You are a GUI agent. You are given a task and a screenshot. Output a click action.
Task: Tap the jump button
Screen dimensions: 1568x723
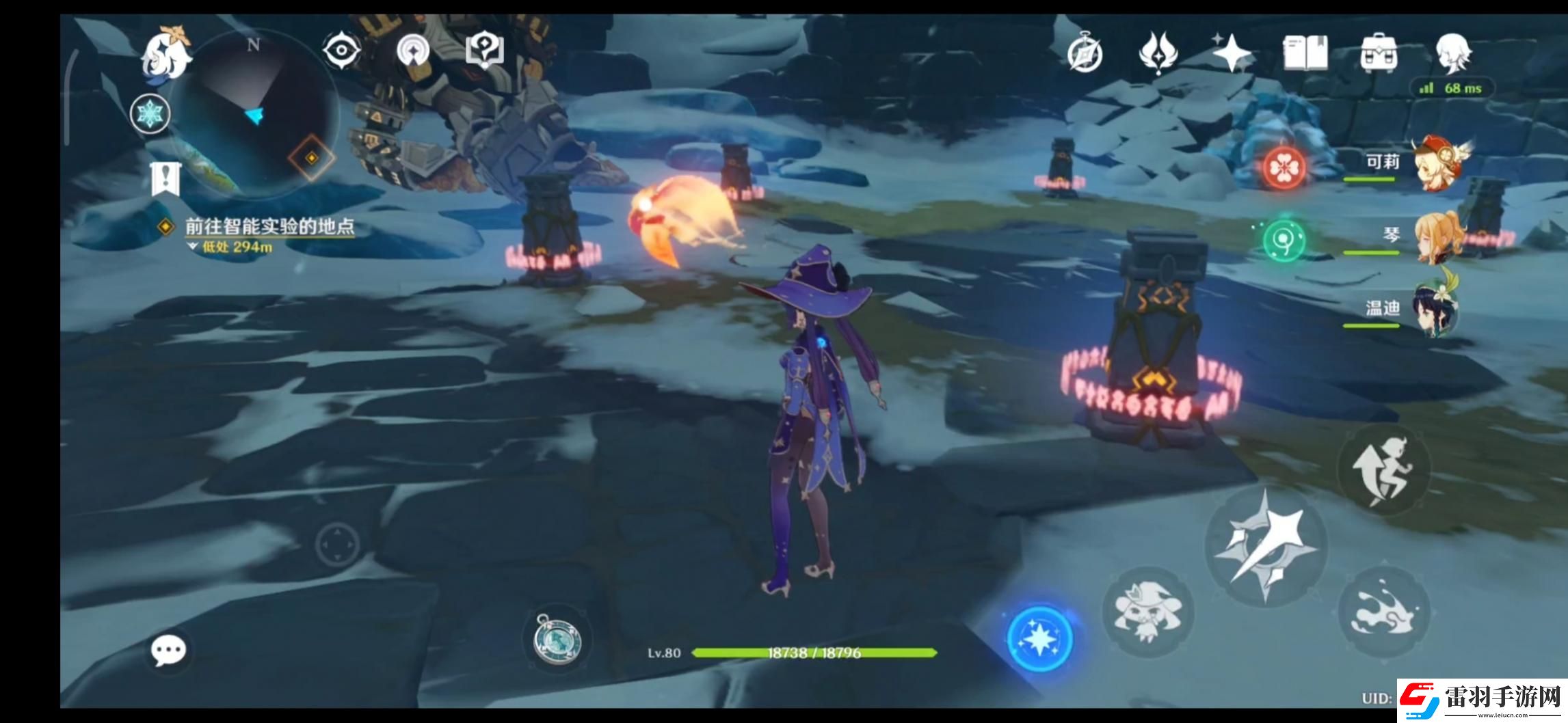pyautogui.click(x=1383, y=471)
